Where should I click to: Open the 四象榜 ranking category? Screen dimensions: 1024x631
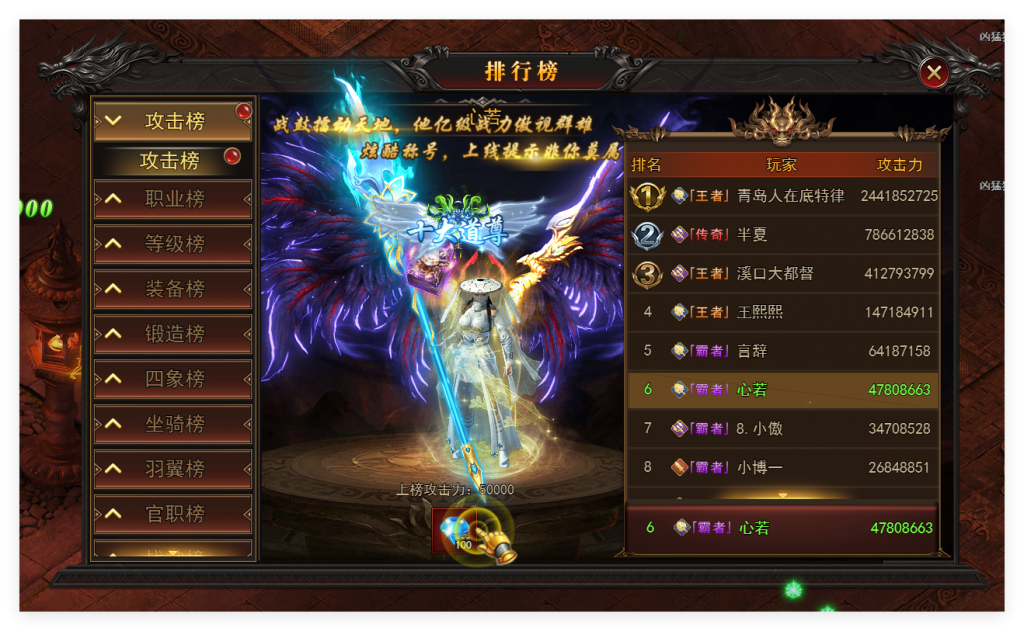[x=173, y=379]
